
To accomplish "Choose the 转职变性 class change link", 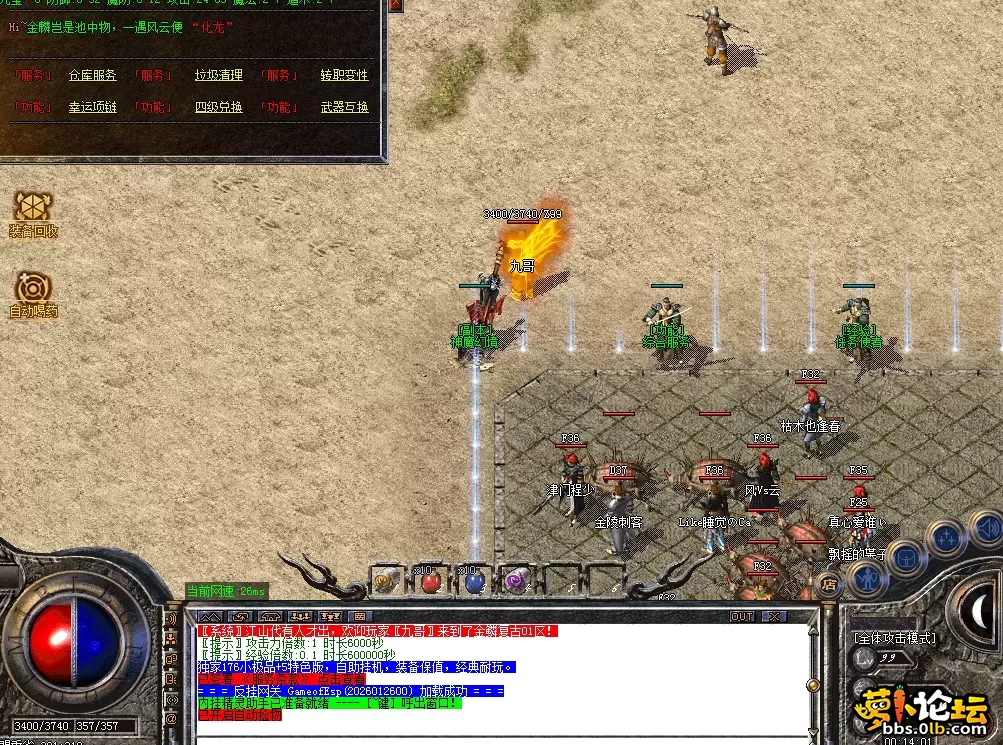I will point(344,75).
